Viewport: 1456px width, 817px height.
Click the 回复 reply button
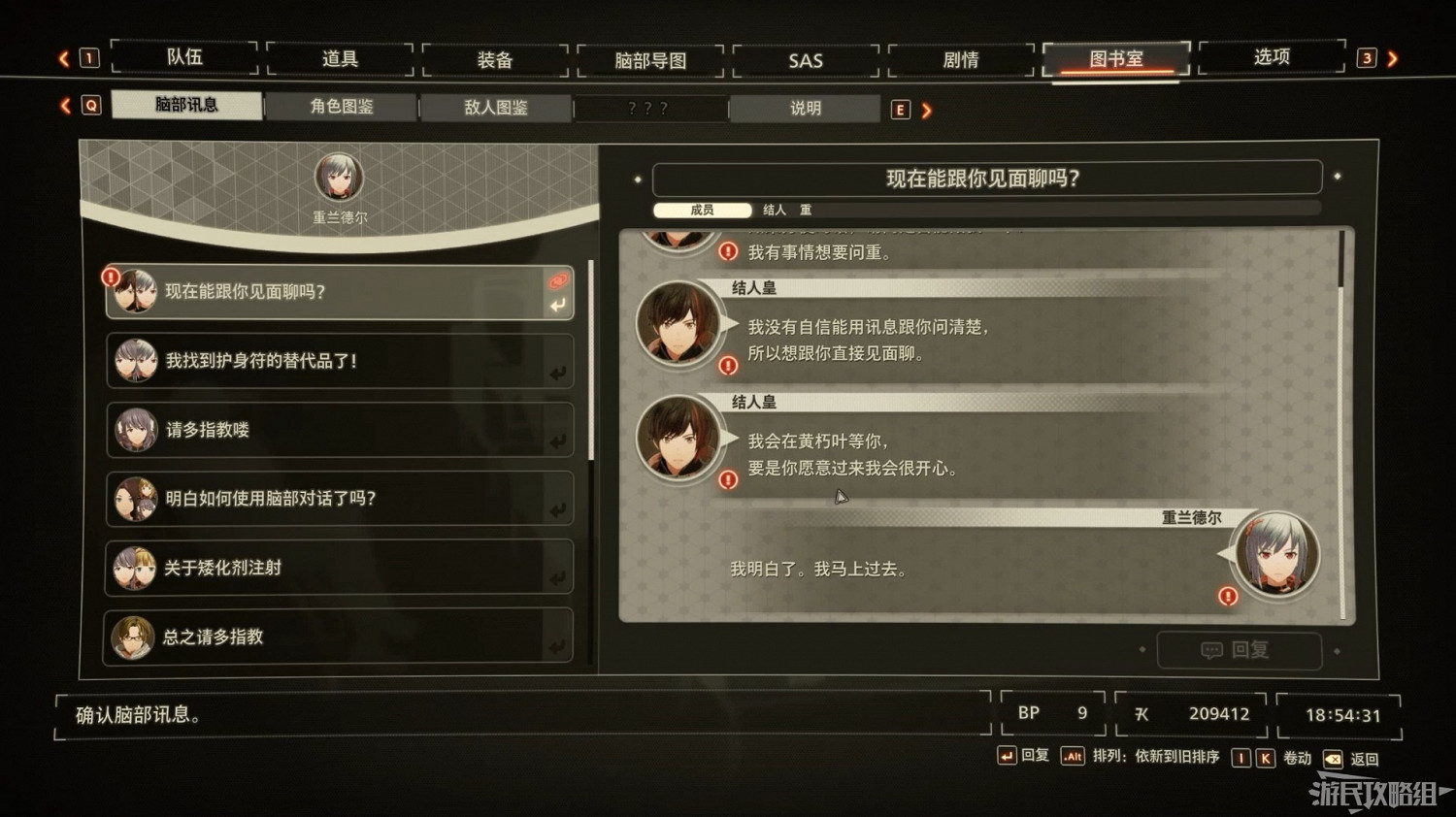(1240, 650)
